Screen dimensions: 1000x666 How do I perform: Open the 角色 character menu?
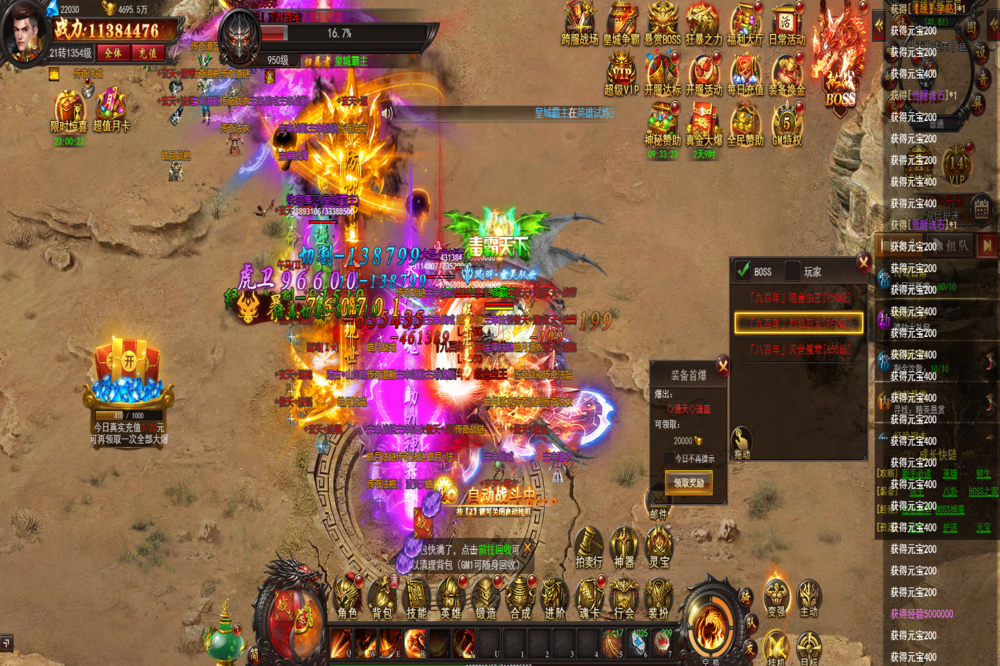point(347,597)
